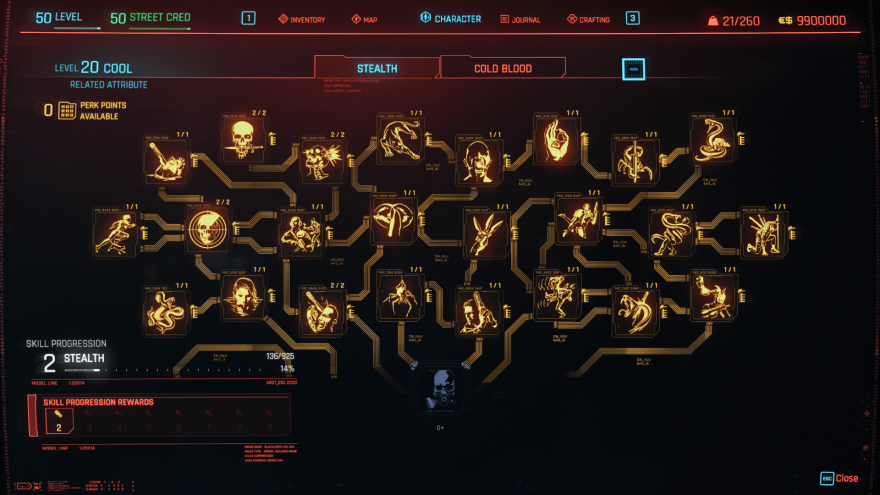Choose the twin daggers perk
The height and width of the screenshot is (495, 880).
pyautogui.click(x=485, y=232)
